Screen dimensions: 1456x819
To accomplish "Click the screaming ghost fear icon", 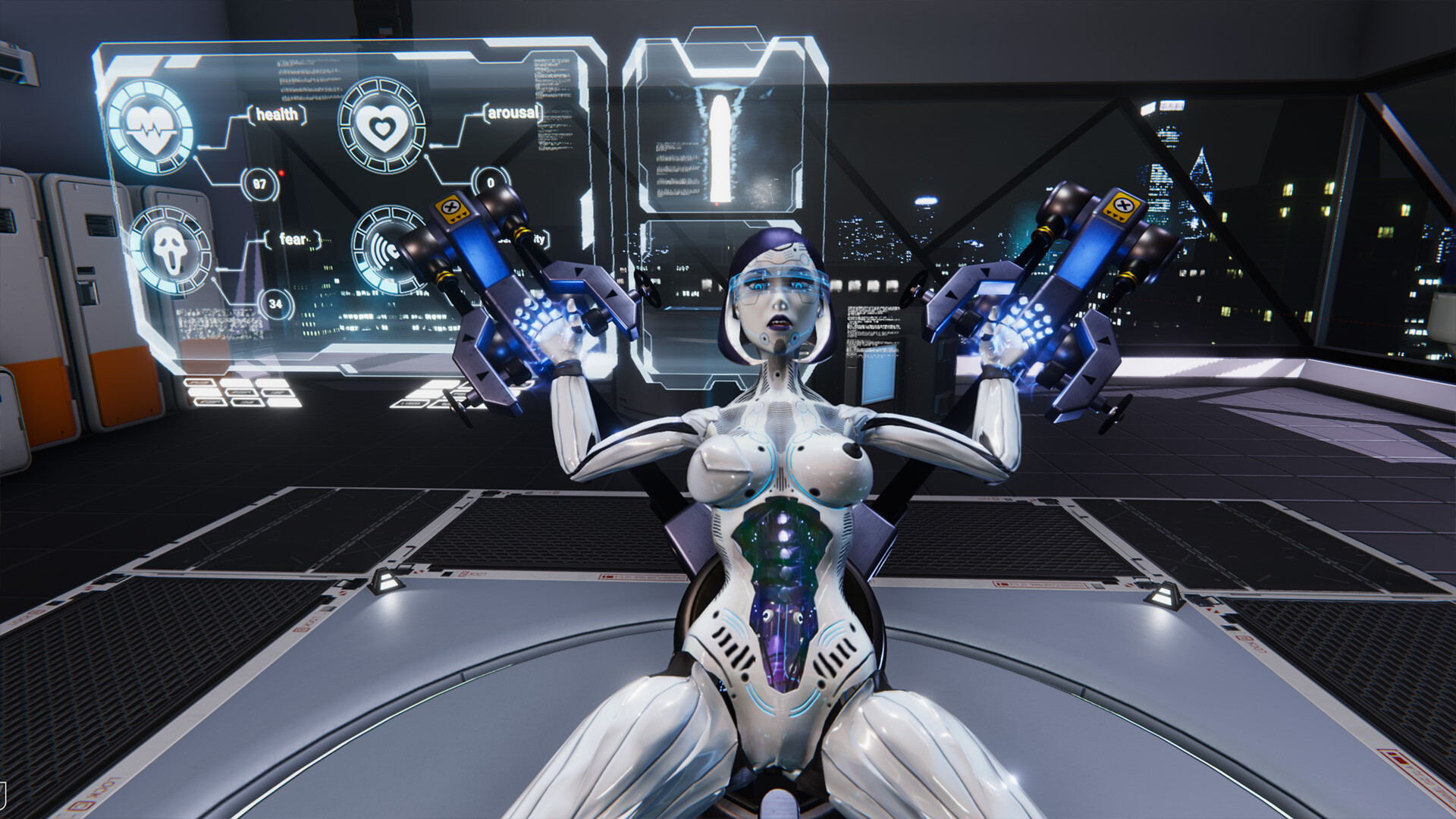I will (x=172, y=250).
